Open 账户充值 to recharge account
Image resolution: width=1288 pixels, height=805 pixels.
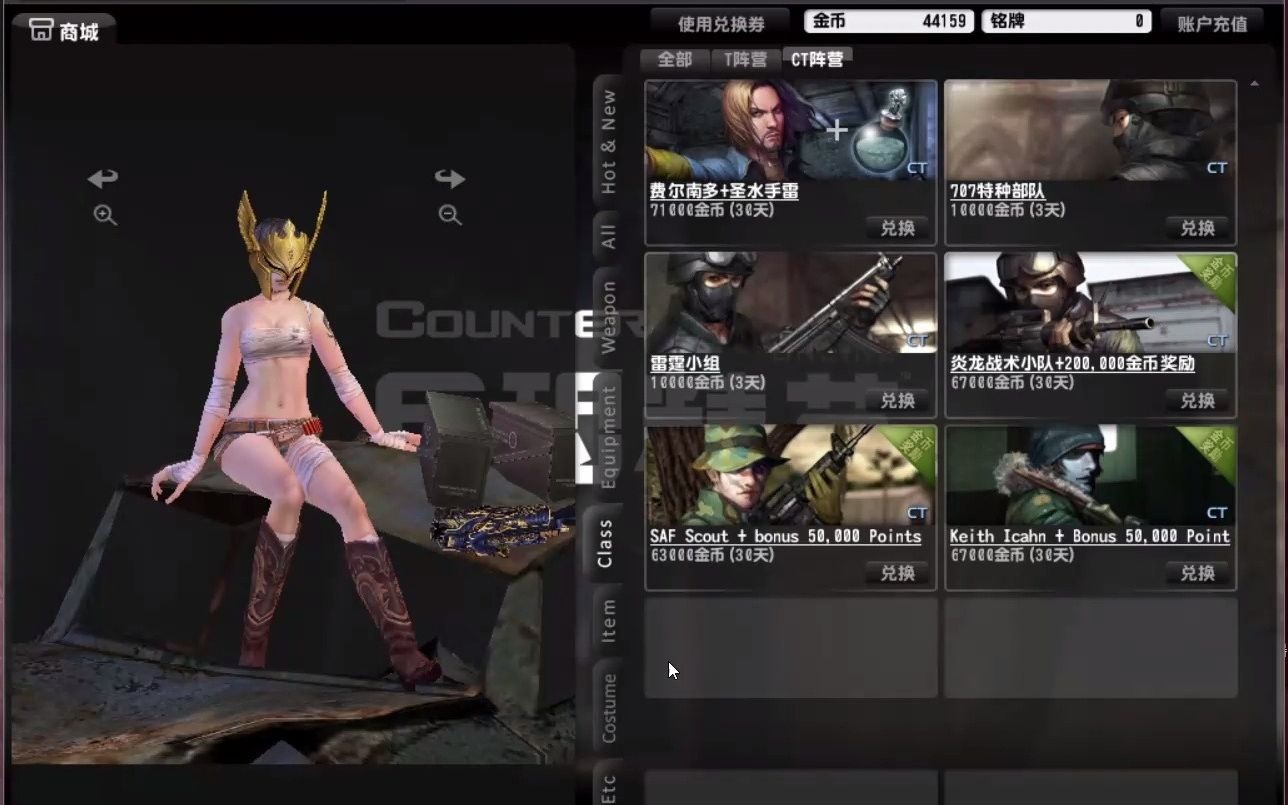tap(1213, 23)
